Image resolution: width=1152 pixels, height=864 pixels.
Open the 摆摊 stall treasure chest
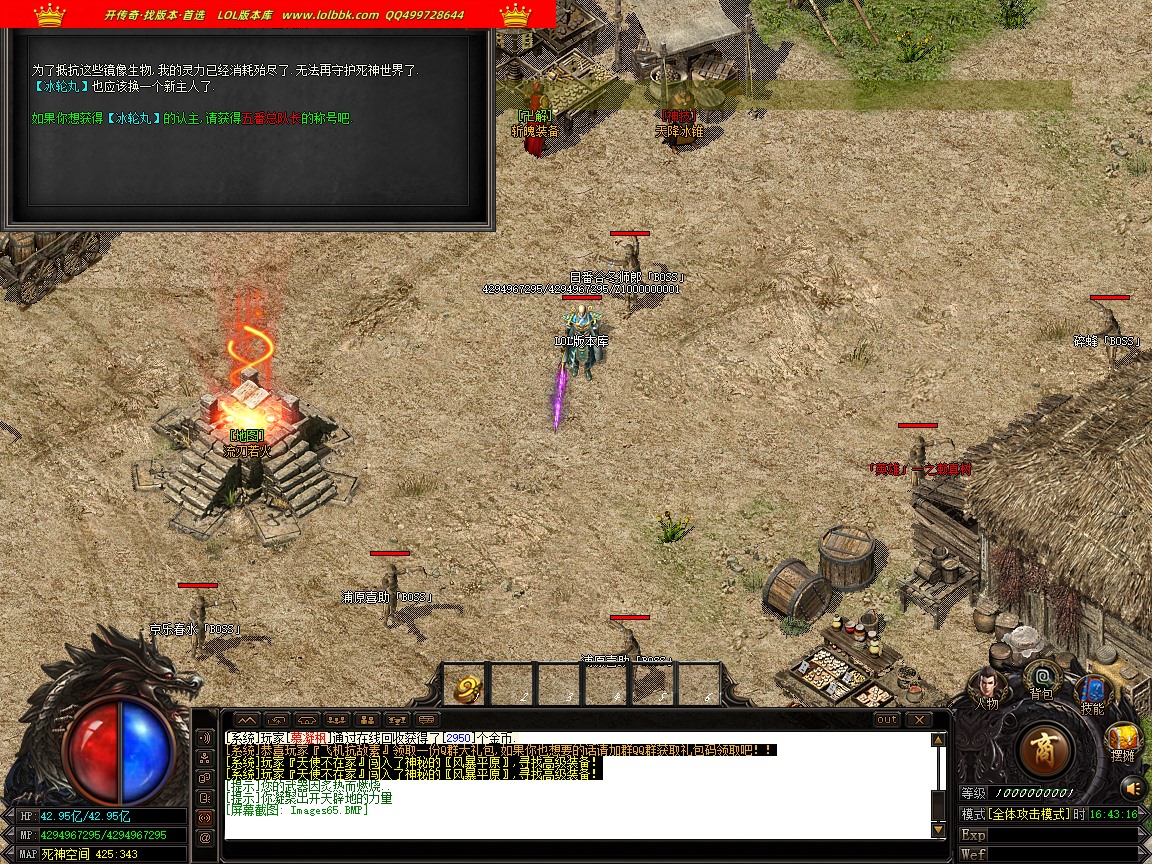[x=1123, y=740]
